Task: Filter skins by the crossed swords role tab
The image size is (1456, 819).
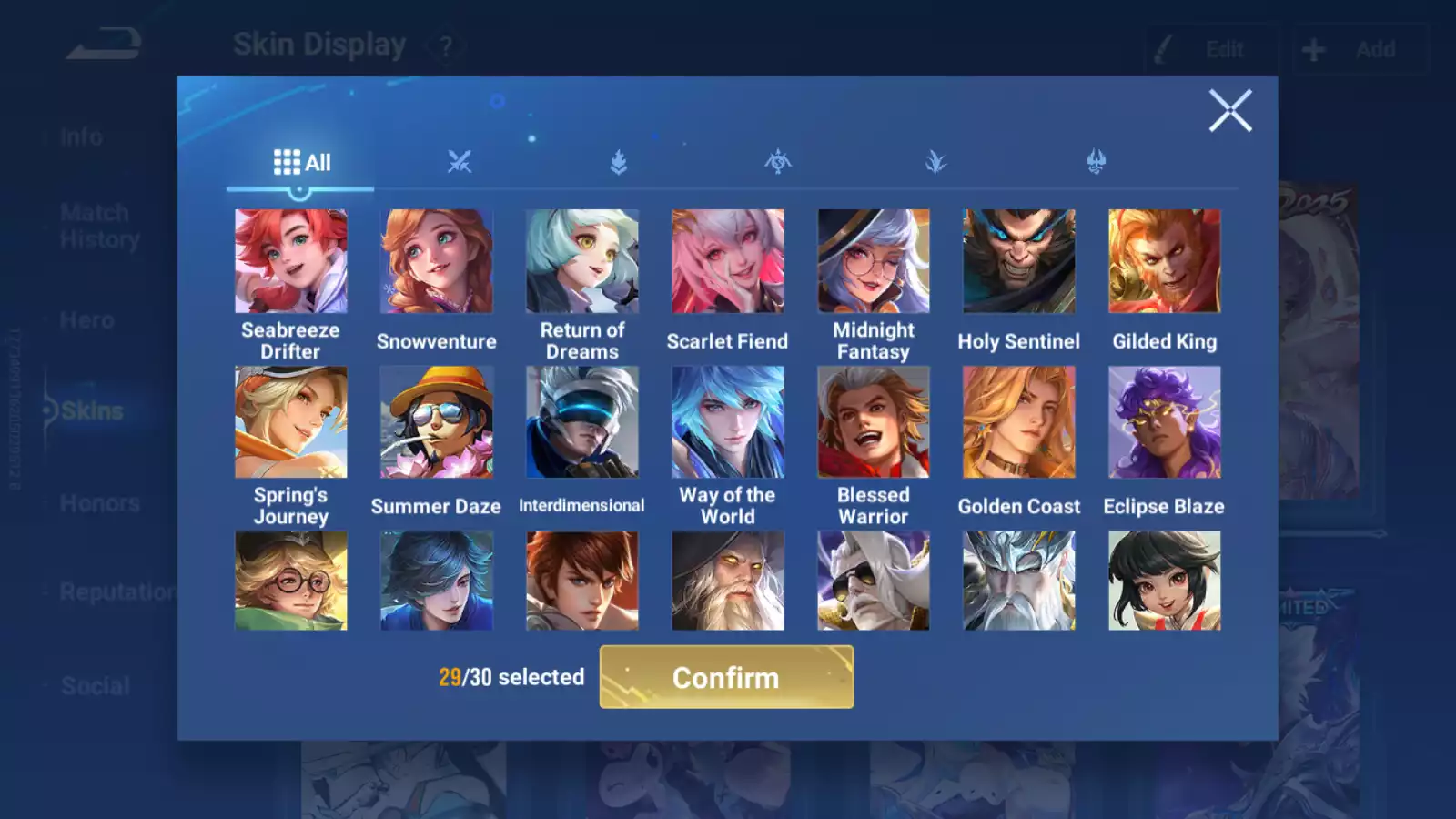Action: pyautogui.click(x=460, y=163)
